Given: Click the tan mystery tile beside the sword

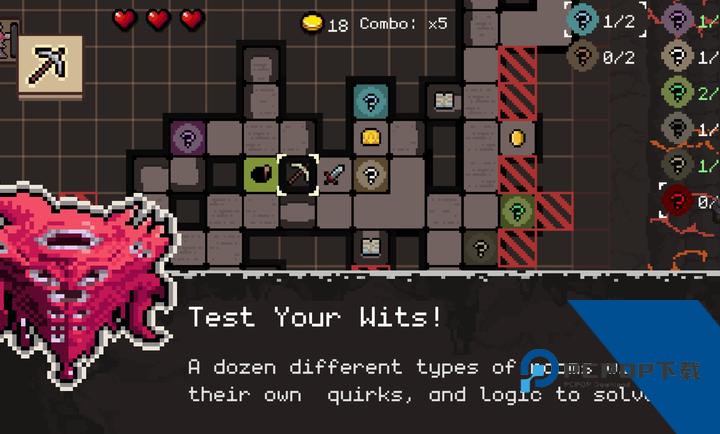Looking at the screenshot, I should [x=371, y=174].
